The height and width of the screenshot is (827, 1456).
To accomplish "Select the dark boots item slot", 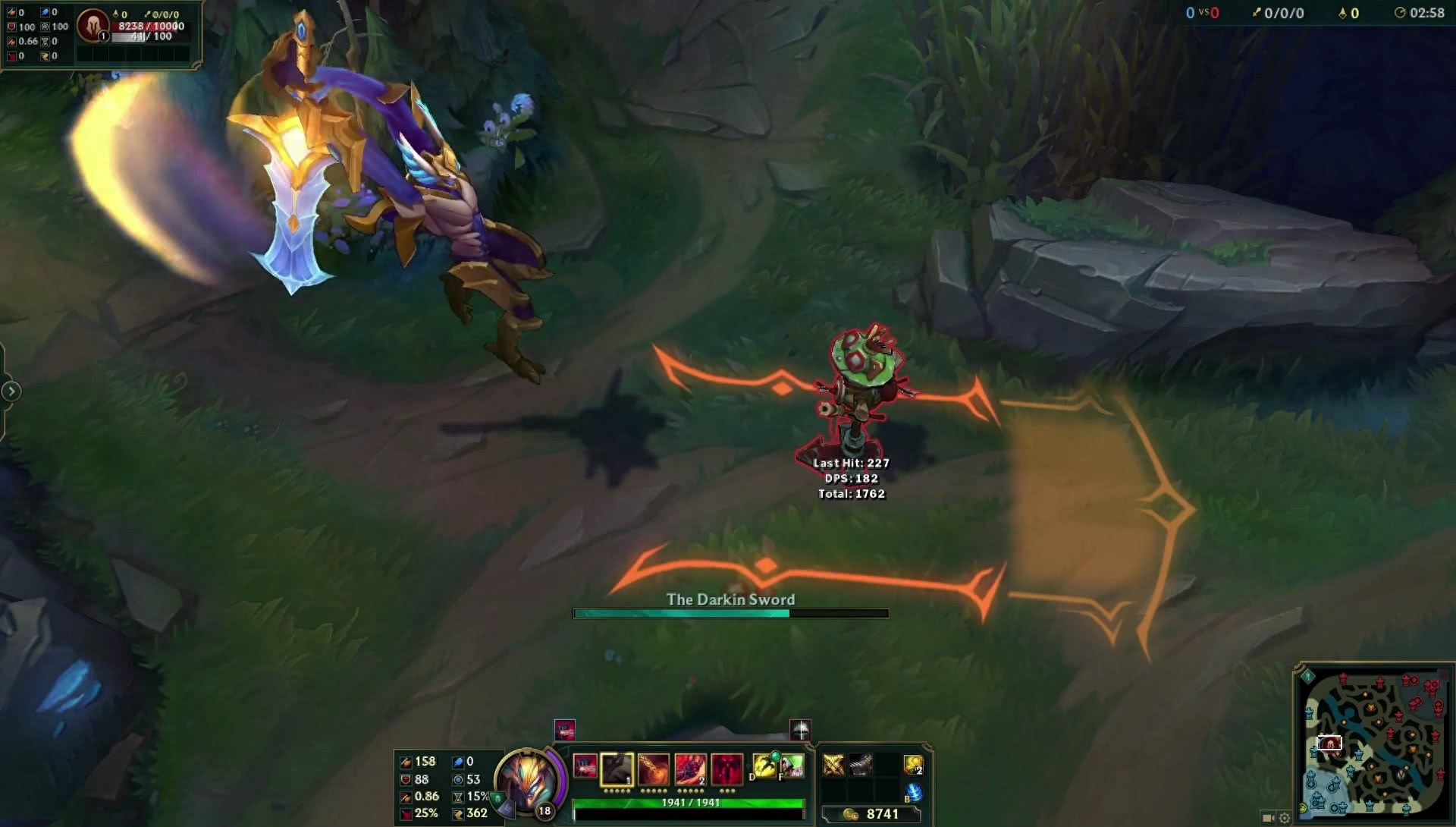I will [x=860, y=765].
